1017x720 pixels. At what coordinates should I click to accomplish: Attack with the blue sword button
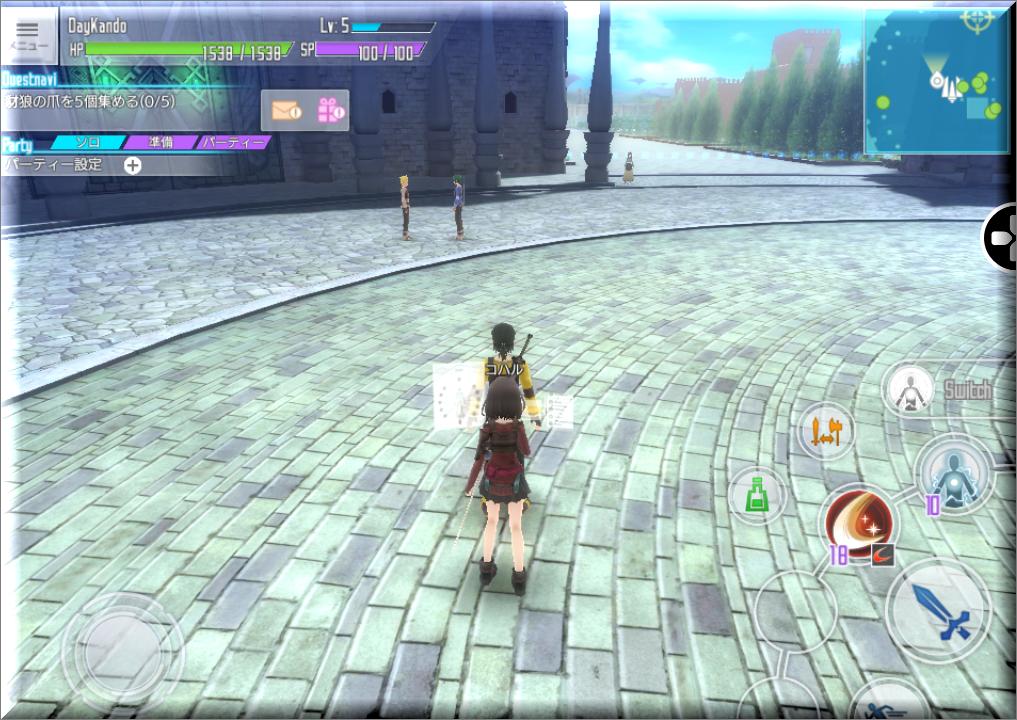(938, 609)
